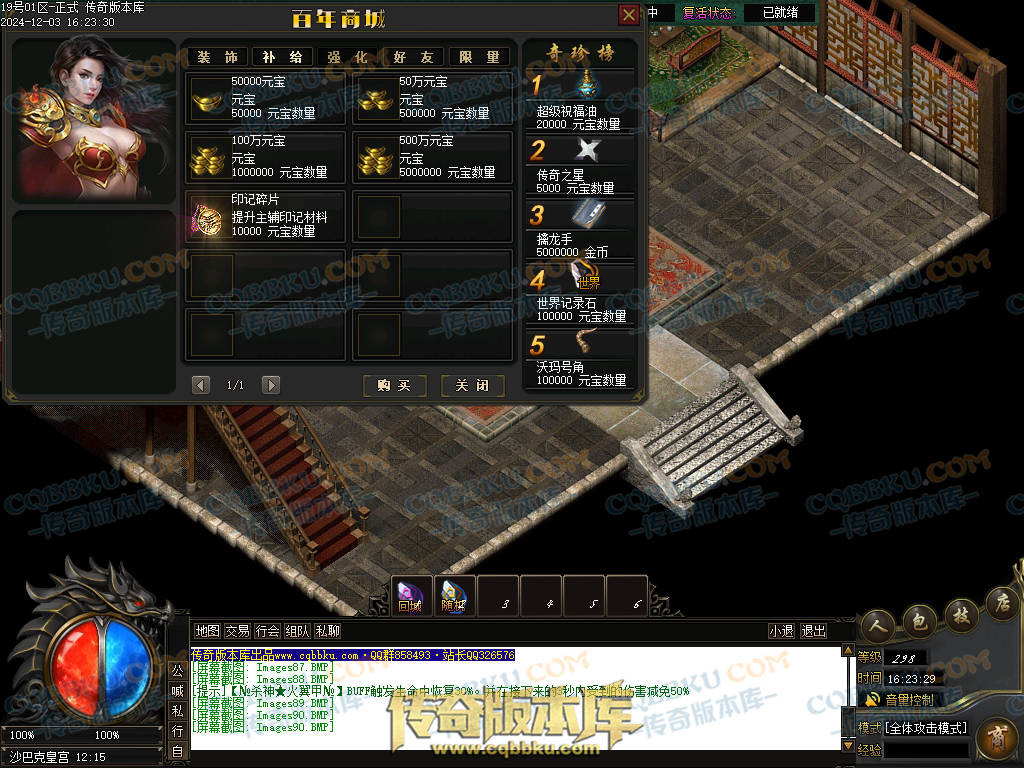Image resolution: width=1024 pixels, height=768 pixels.
Task: Open the 交易 trade menu
Action: (237, 631)
